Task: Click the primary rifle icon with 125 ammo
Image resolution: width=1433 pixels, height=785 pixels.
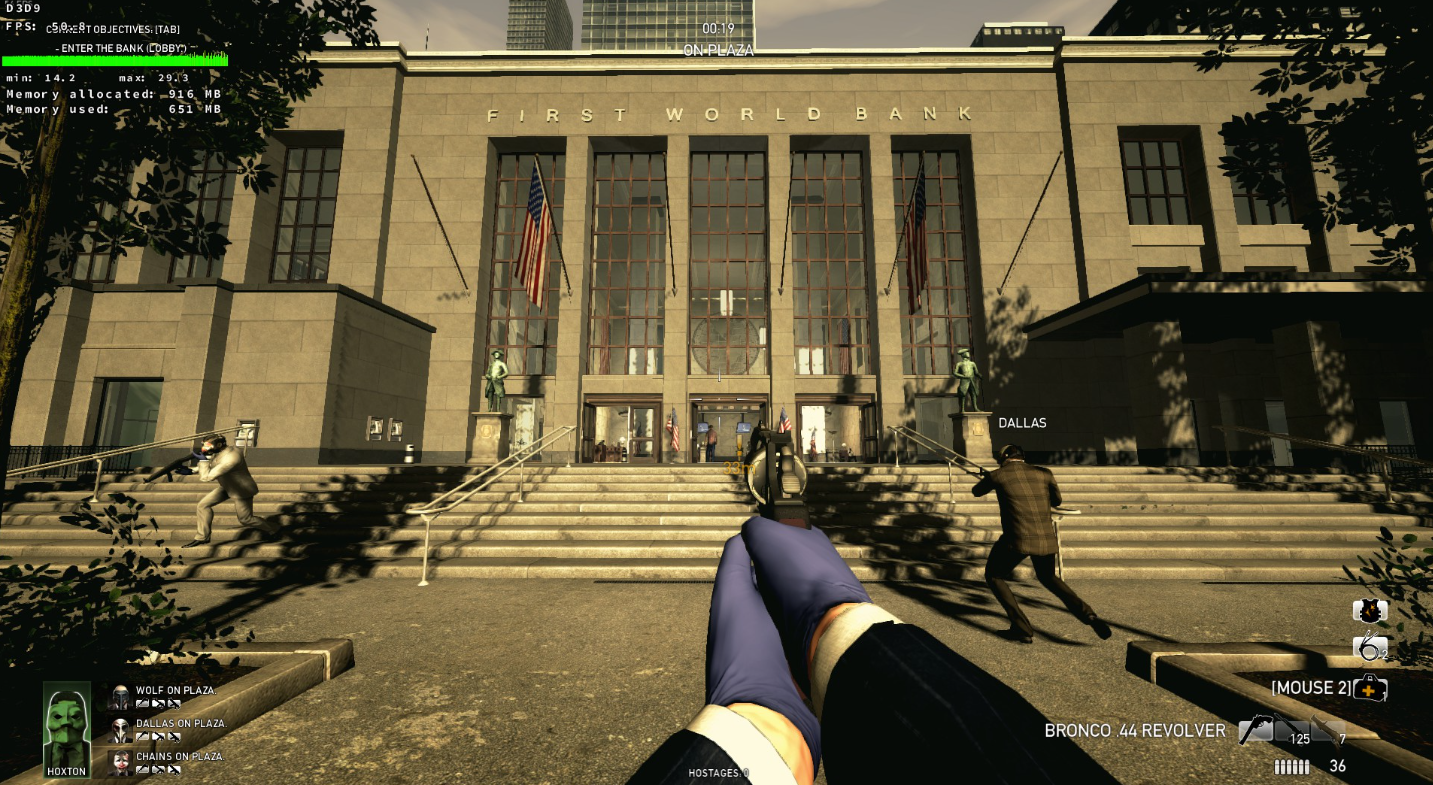Action: coord(1292,730)
